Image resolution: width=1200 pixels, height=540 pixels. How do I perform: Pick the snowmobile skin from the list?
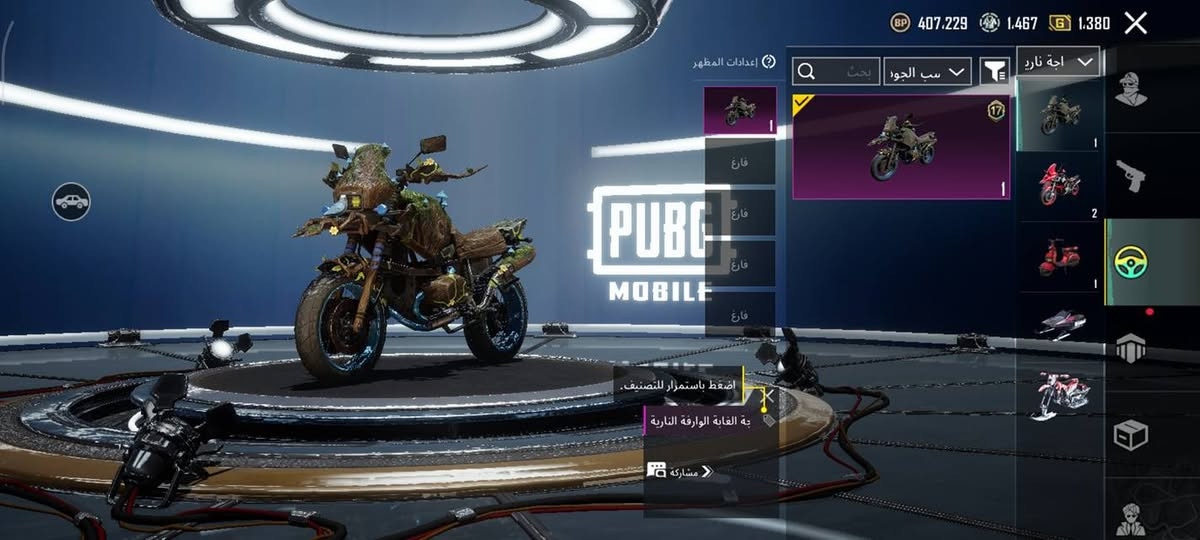1059,324
